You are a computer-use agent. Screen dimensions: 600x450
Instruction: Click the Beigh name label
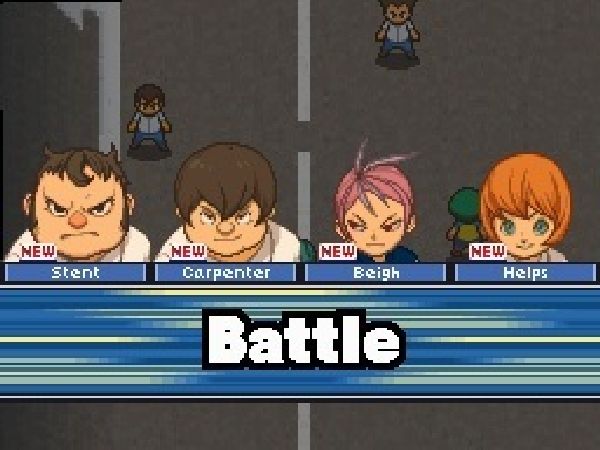(x=376, y=272)
